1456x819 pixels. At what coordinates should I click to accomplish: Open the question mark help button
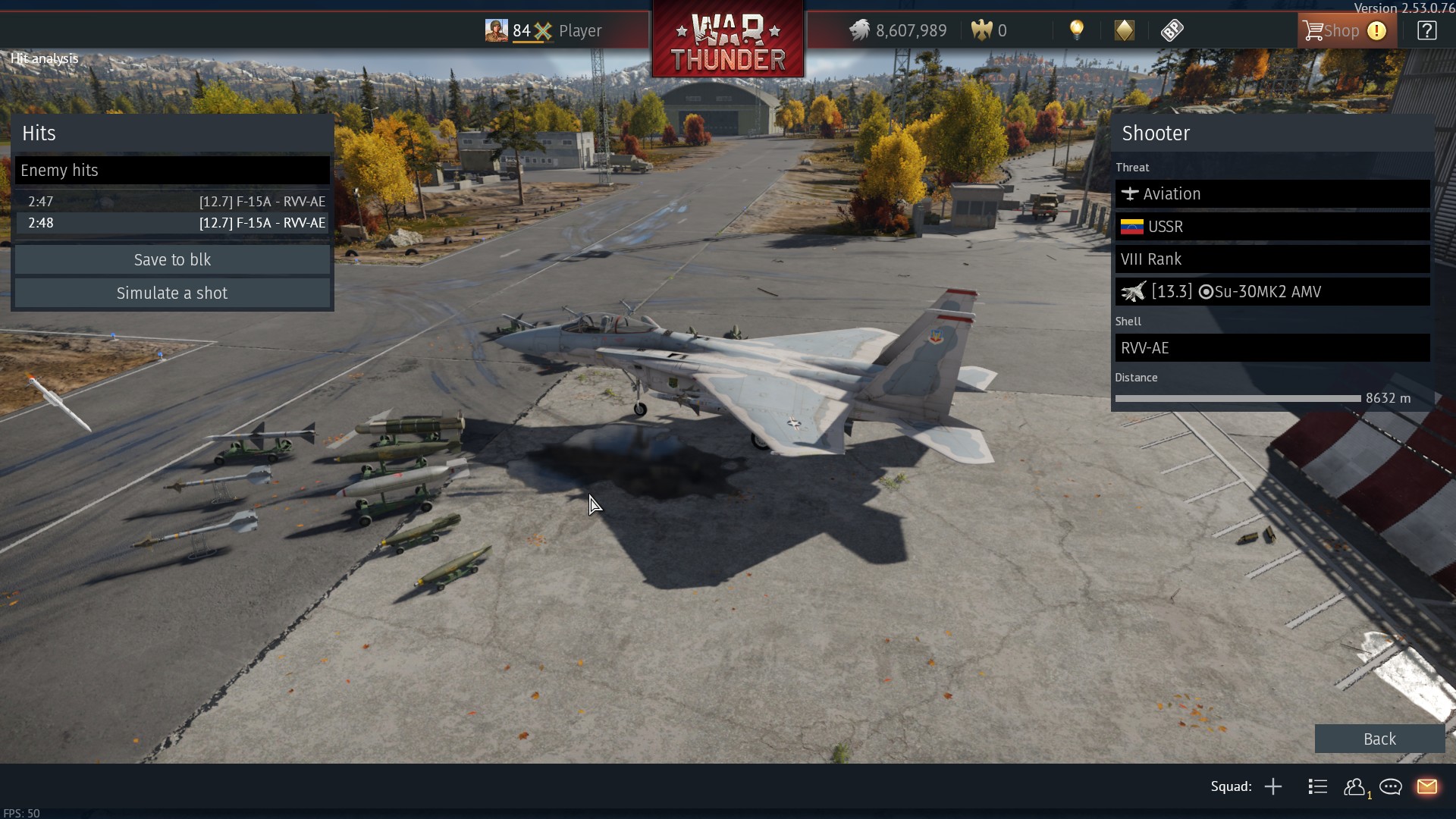pyautogui.click(x=1426, y=31)
